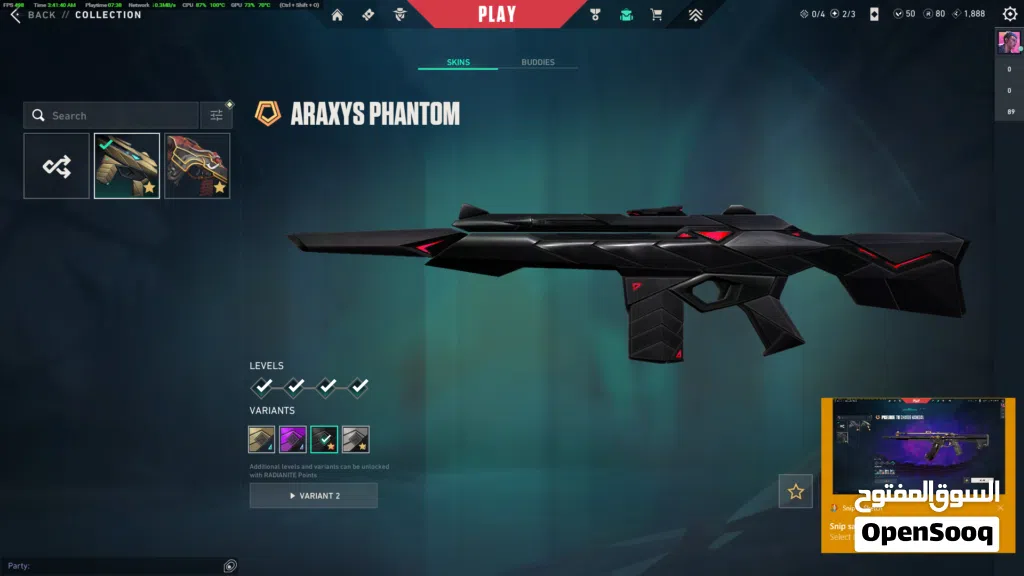Select the red ornate Phantom skin tile
Screen dimensions: 1024x576
point(197,166)
